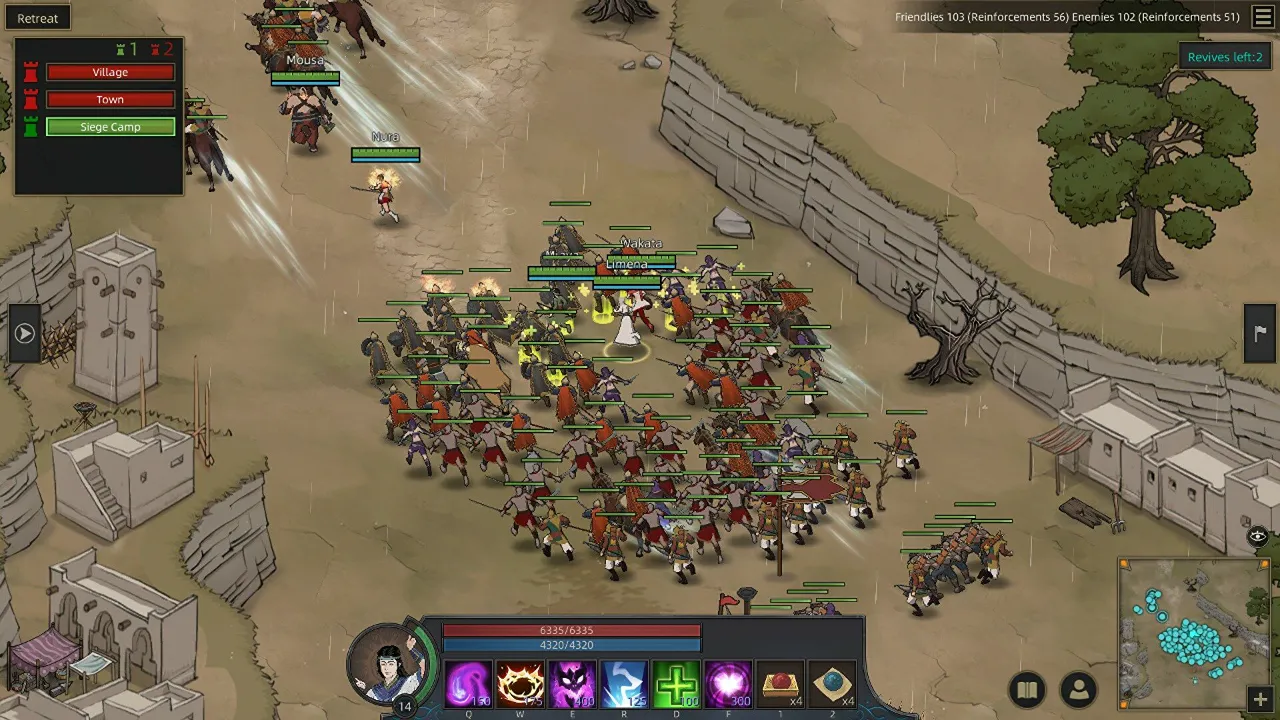Toggle the eye visibility icon
Viewport: 1280px width, 720px height.
(1257, 537)
